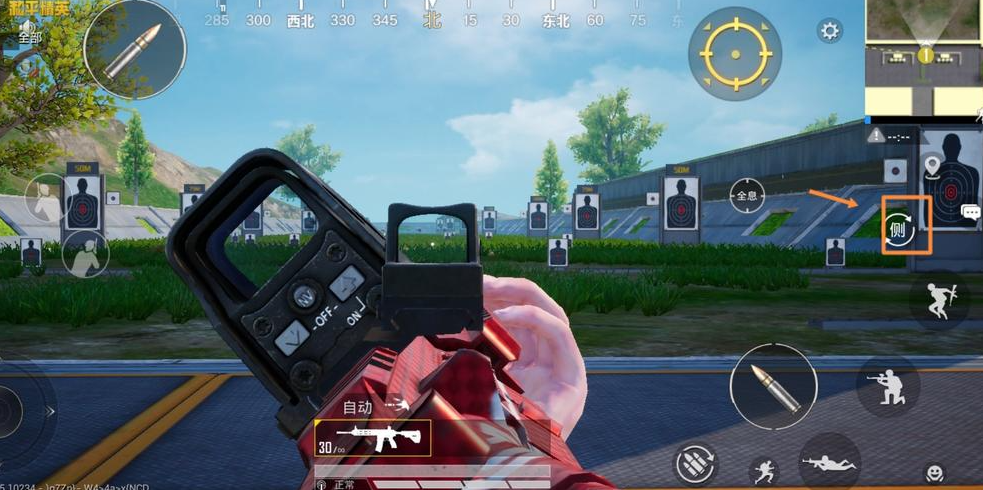Viewport: 983px width, 490px height.
Task: Tap the highlighted 侧 side-sight switch button
Action: [907, 226]
